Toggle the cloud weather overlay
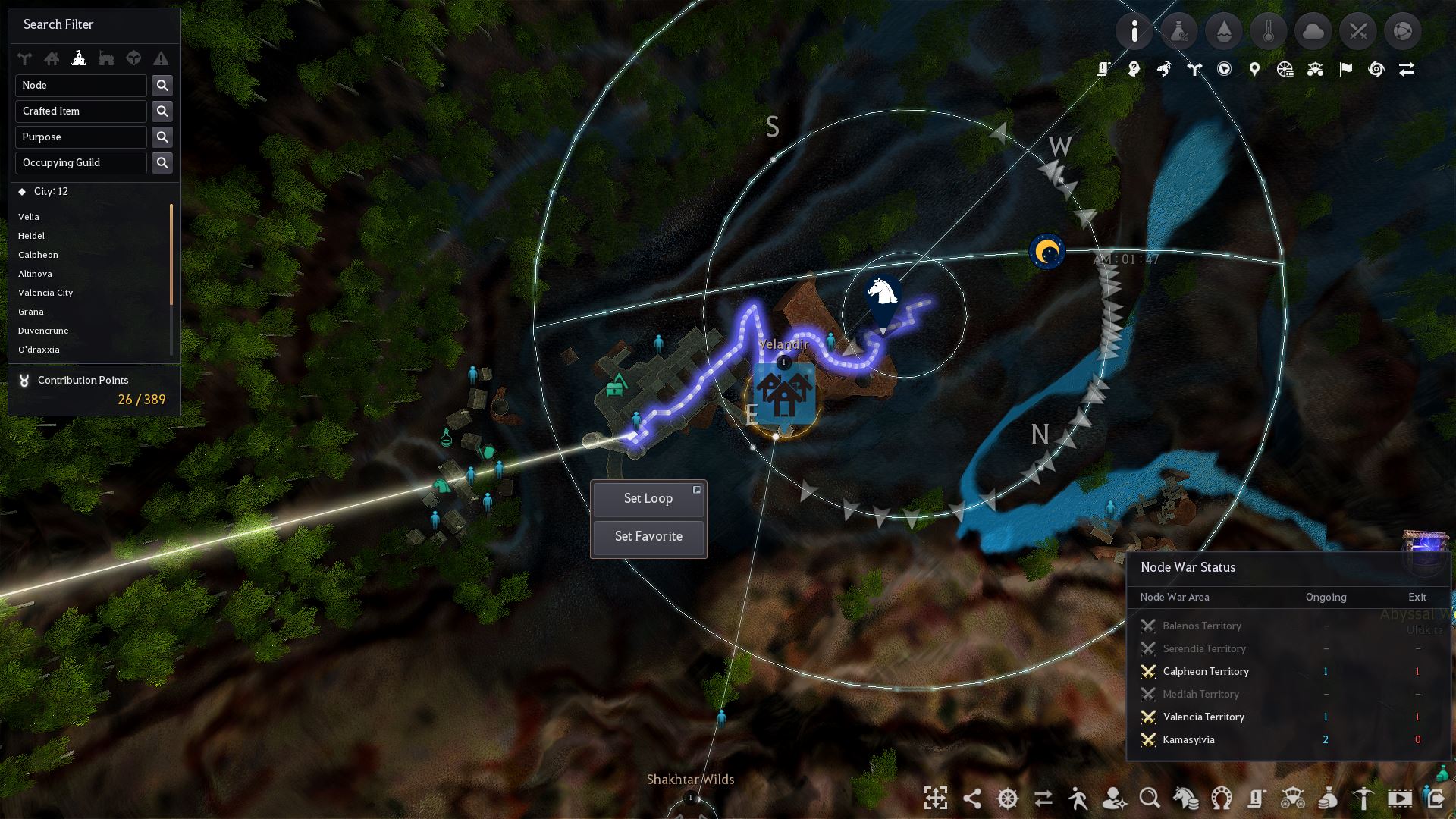1456x819 pixels. point(1313,31)
